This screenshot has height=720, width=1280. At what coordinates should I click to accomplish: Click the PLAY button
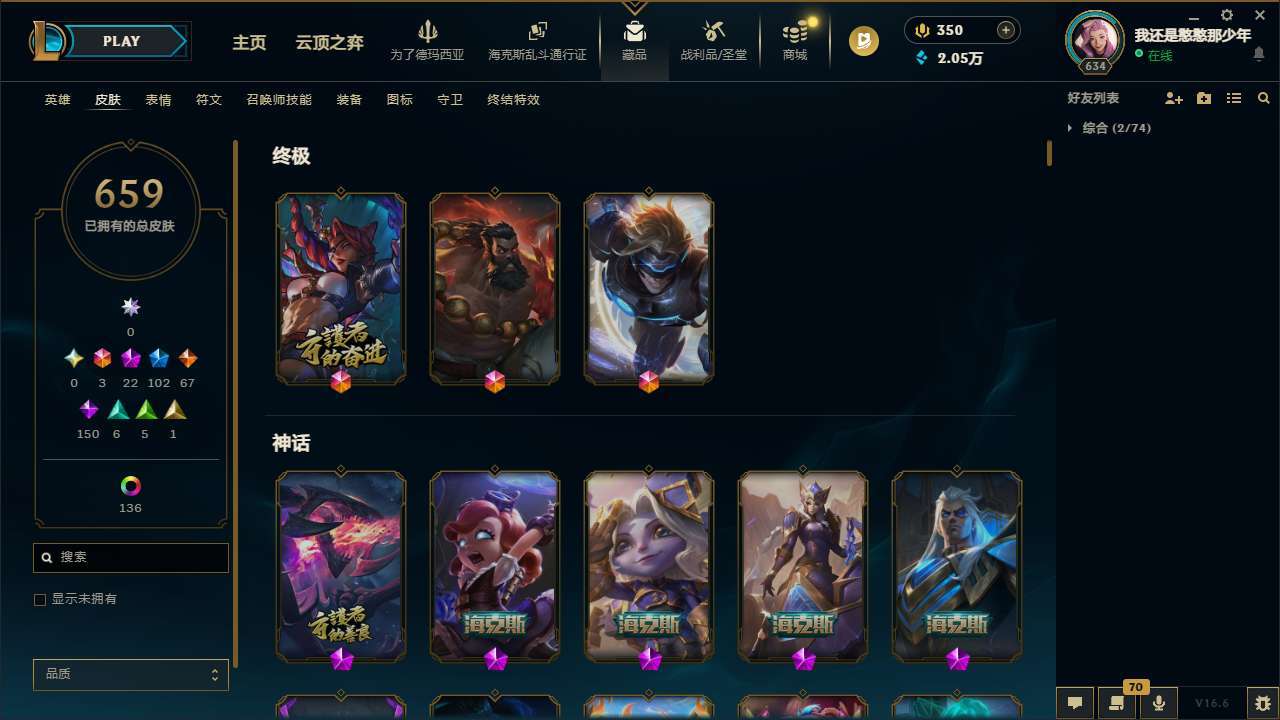pos(121,41)
